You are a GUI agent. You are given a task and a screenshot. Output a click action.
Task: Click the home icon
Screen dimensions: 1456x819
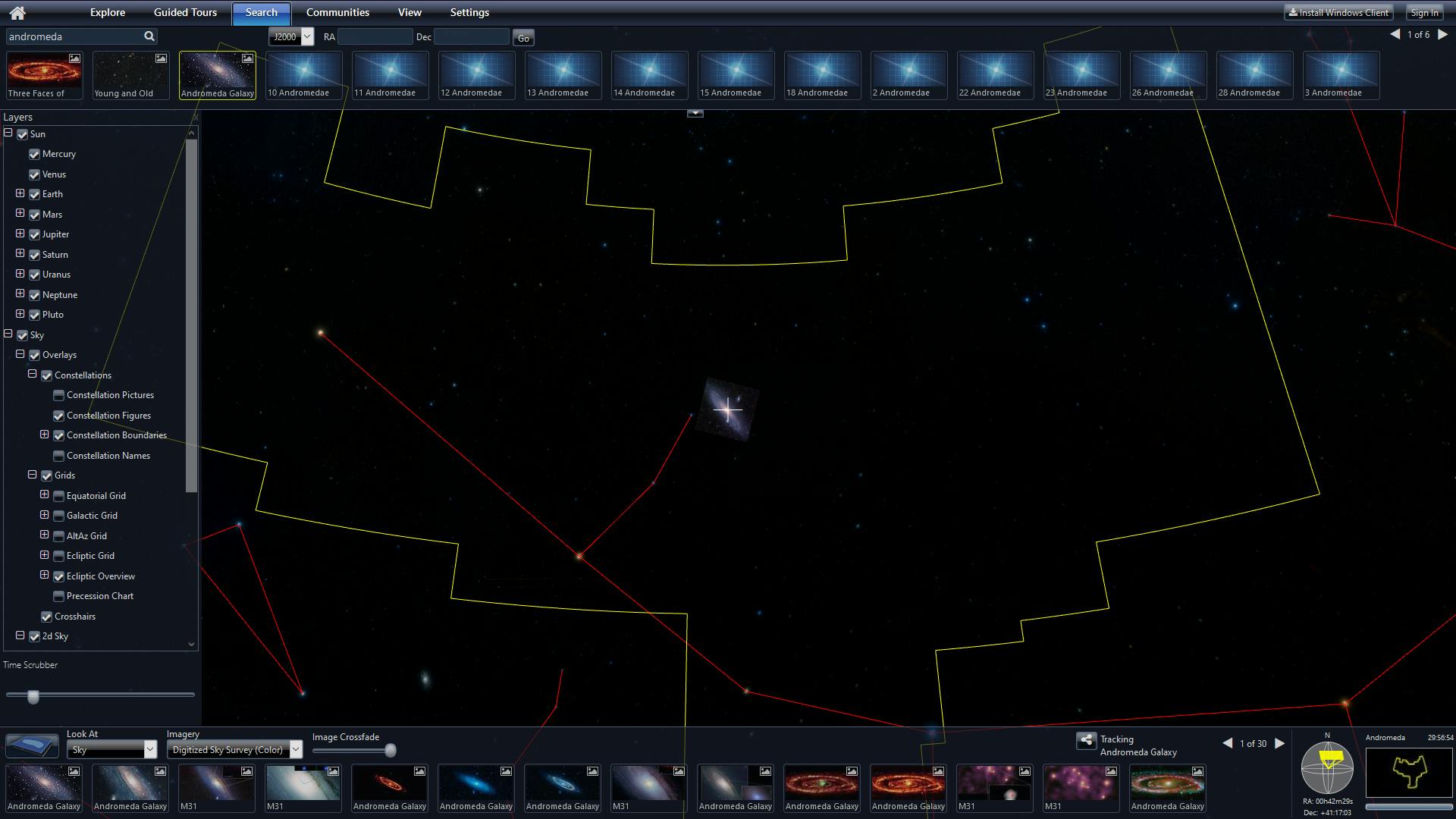point(17,13)
